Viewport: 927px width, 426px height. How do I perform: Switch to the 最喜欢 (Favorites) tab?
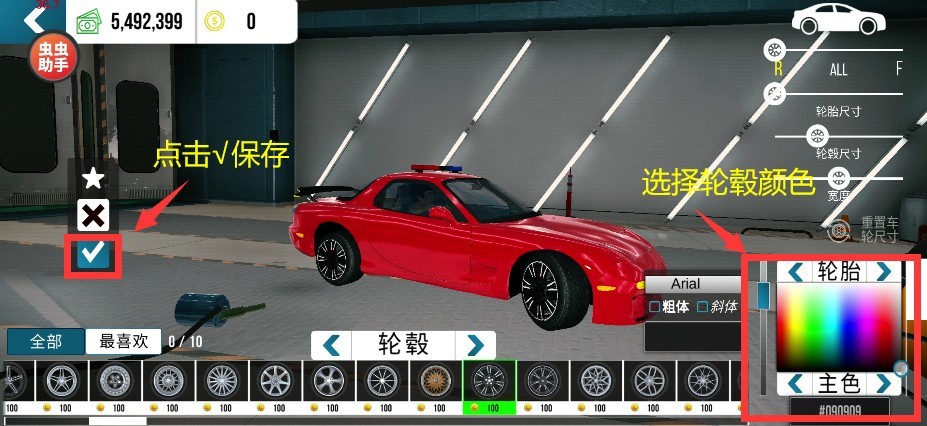pos(123,341)
